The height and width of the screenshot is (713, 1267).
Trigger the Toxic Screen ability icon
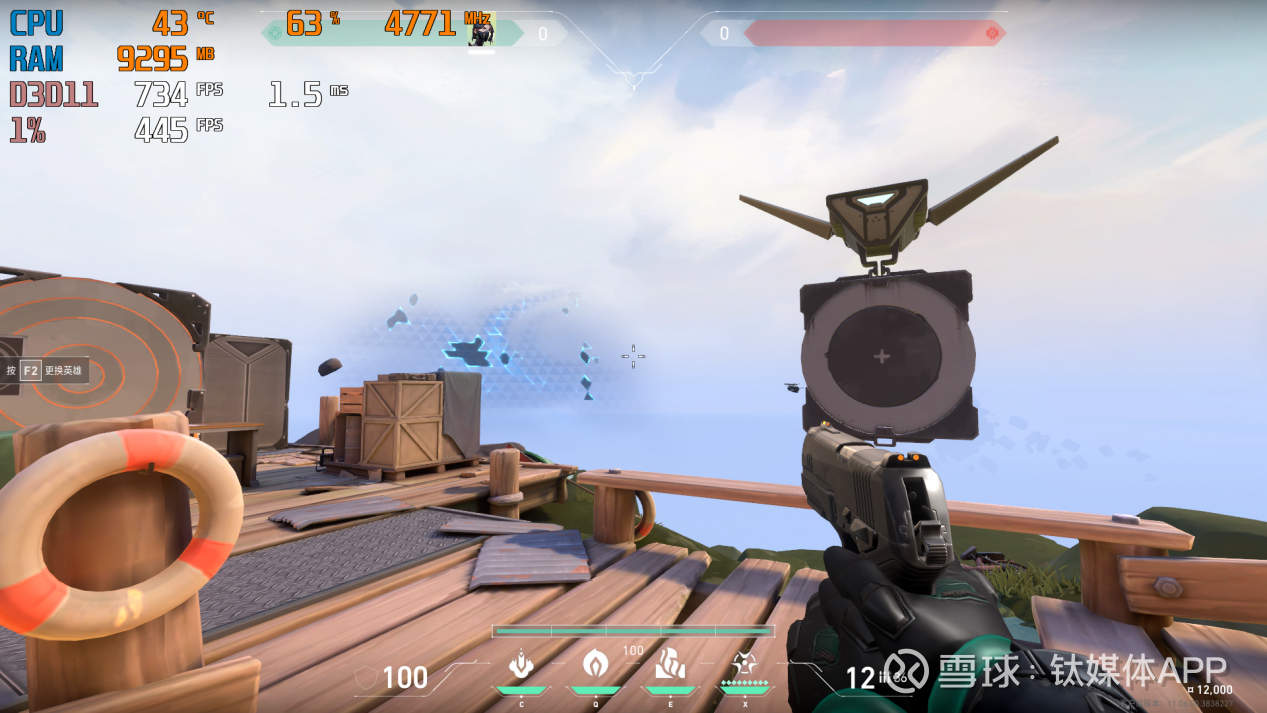[669, 663]
